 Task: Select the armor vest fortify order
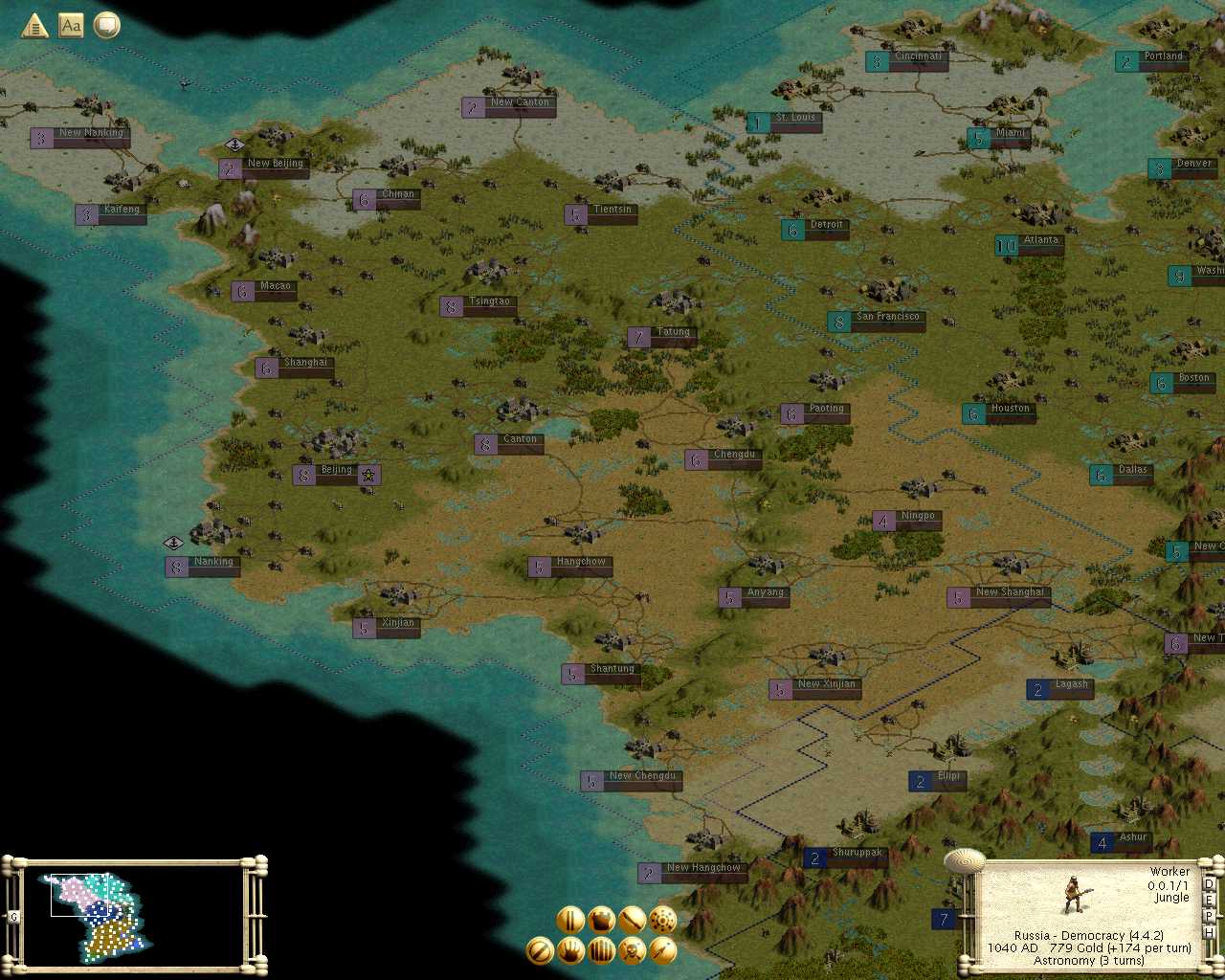tap(601, 920)
